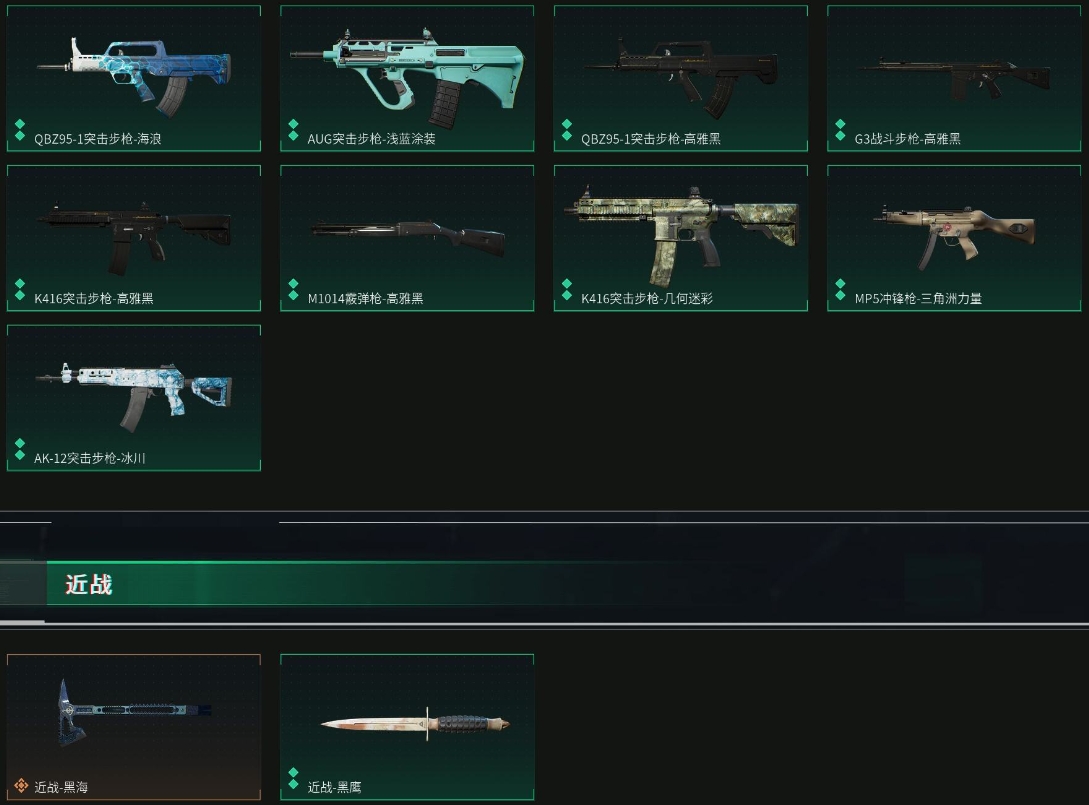
Task: Pick the QBZ95-1 高雅黑 rifle skin
Action: 680,78
